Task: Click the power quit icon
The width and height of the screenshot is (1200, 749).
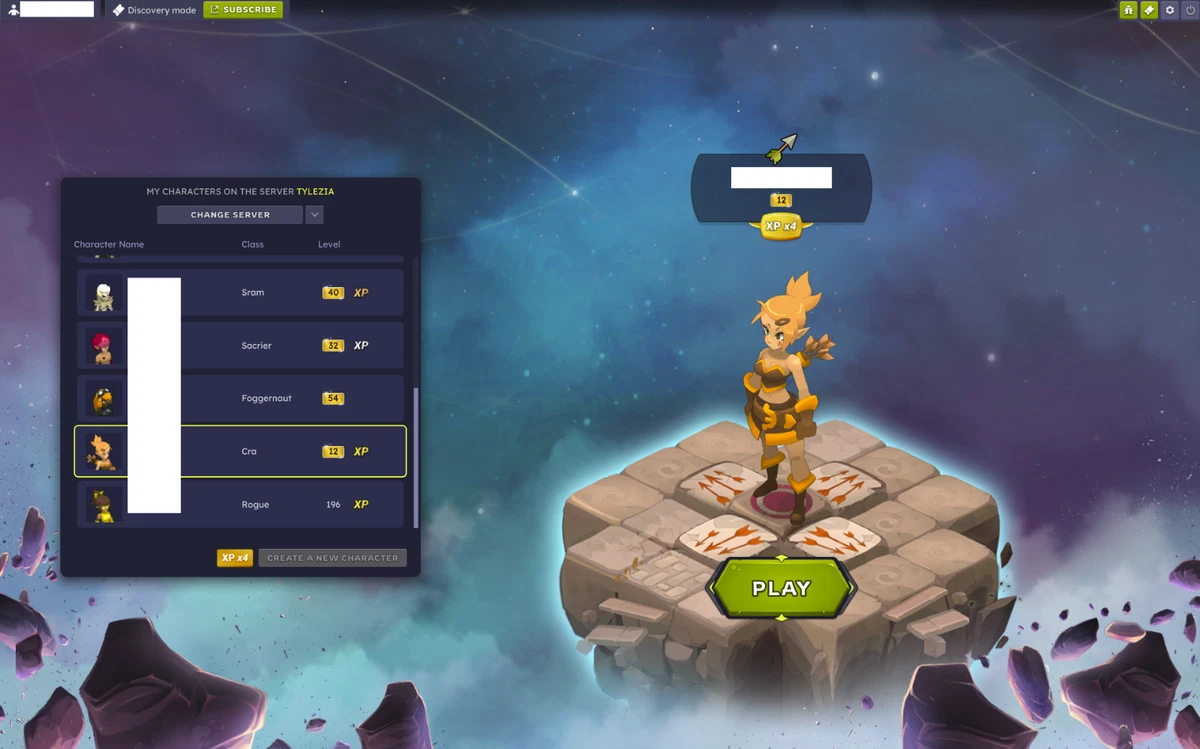Action: coord(1190,10)
